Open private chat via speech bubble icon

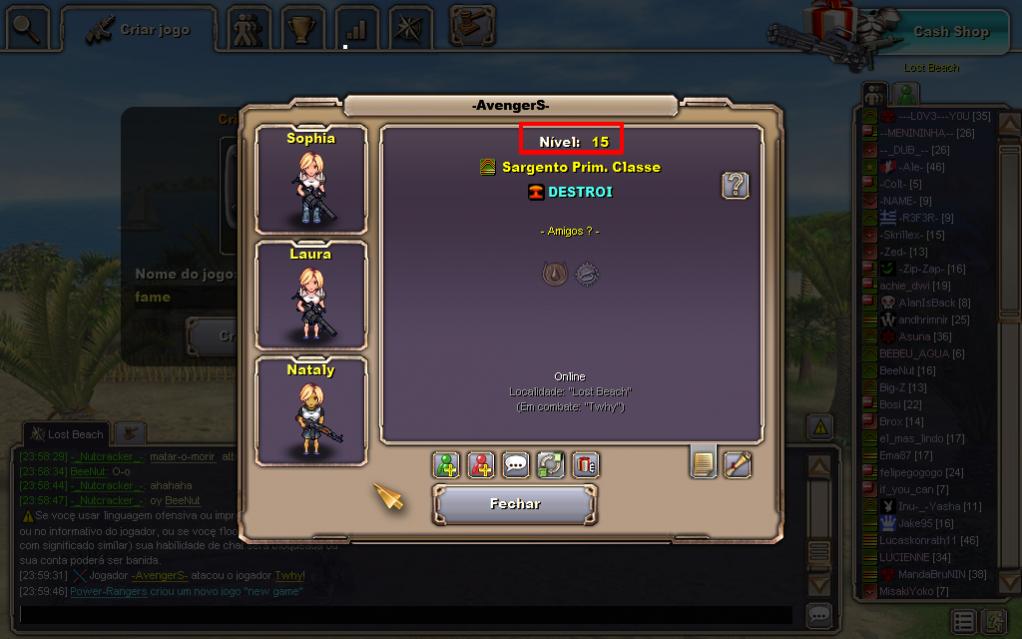(516, 465)
